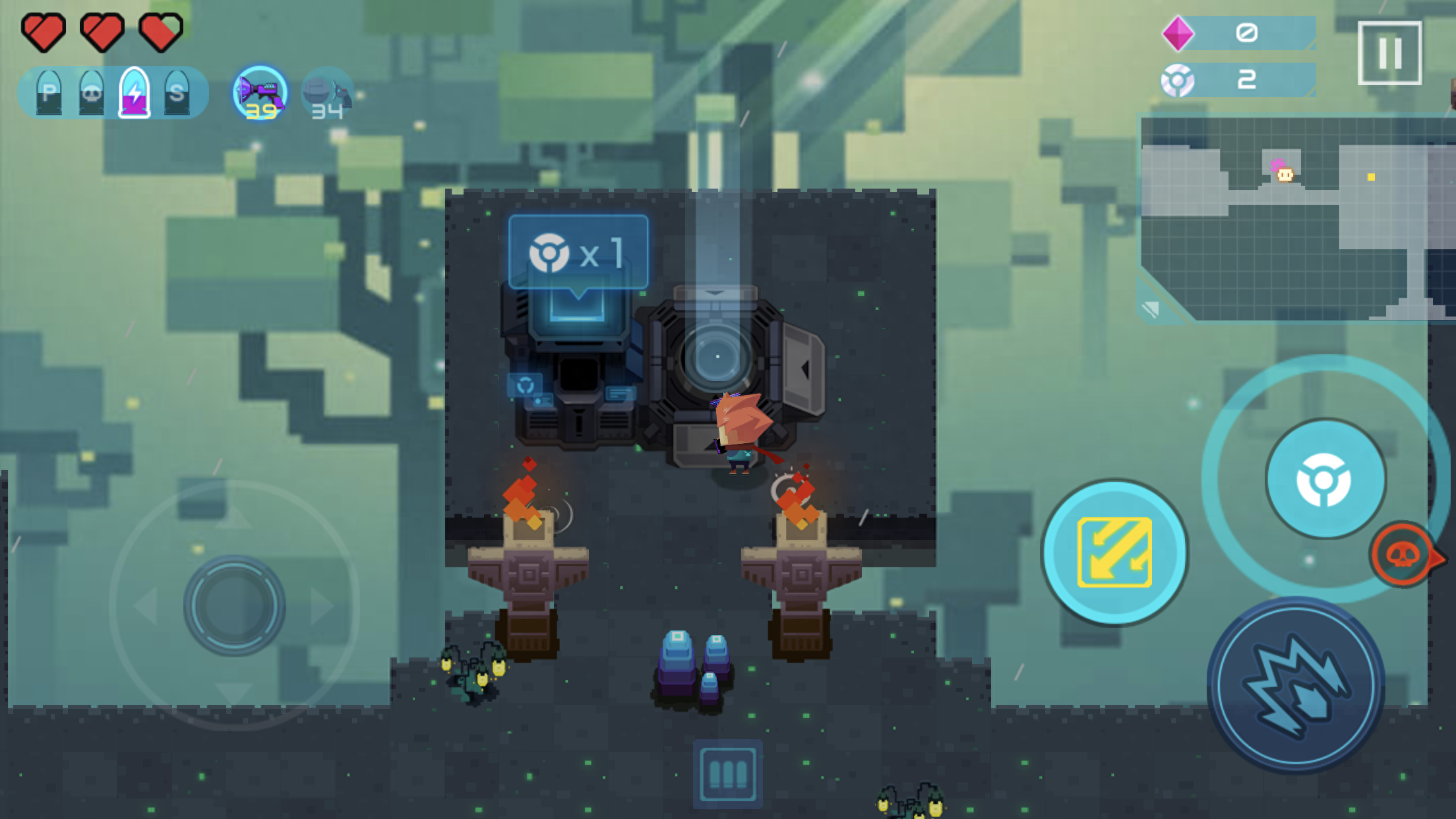
Task: Switch to the grey secondary weapon
Action: tap(327, 94)
